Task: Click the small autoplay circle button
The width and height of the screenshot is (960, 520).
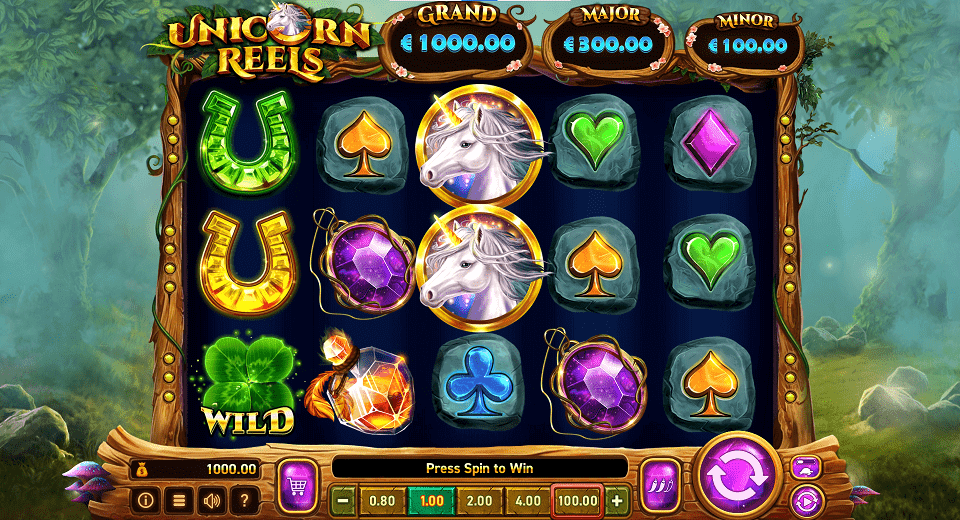Action: (x=805, y=498)
